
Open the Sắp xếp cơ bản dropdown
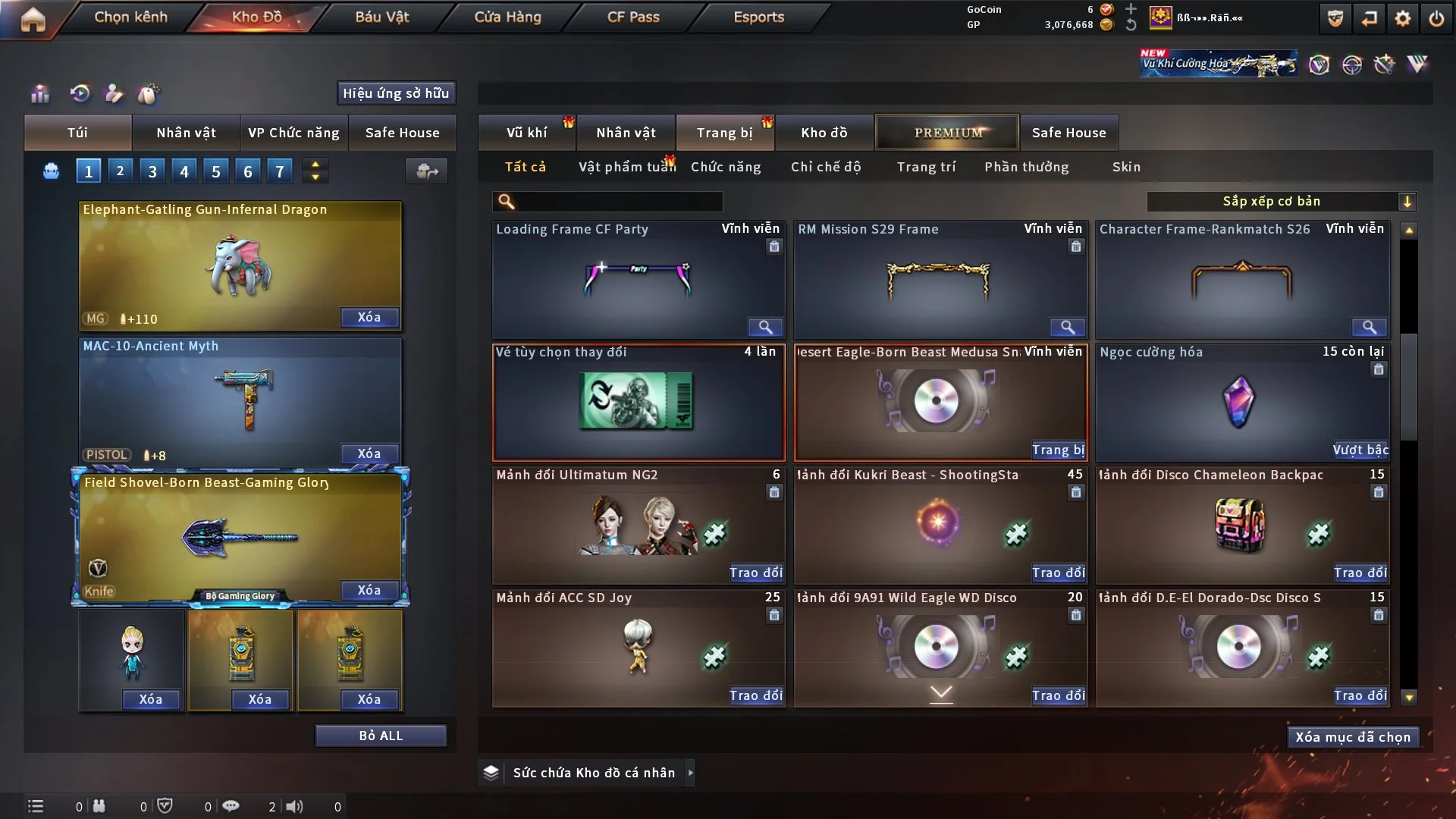(x=1280, y=201)
